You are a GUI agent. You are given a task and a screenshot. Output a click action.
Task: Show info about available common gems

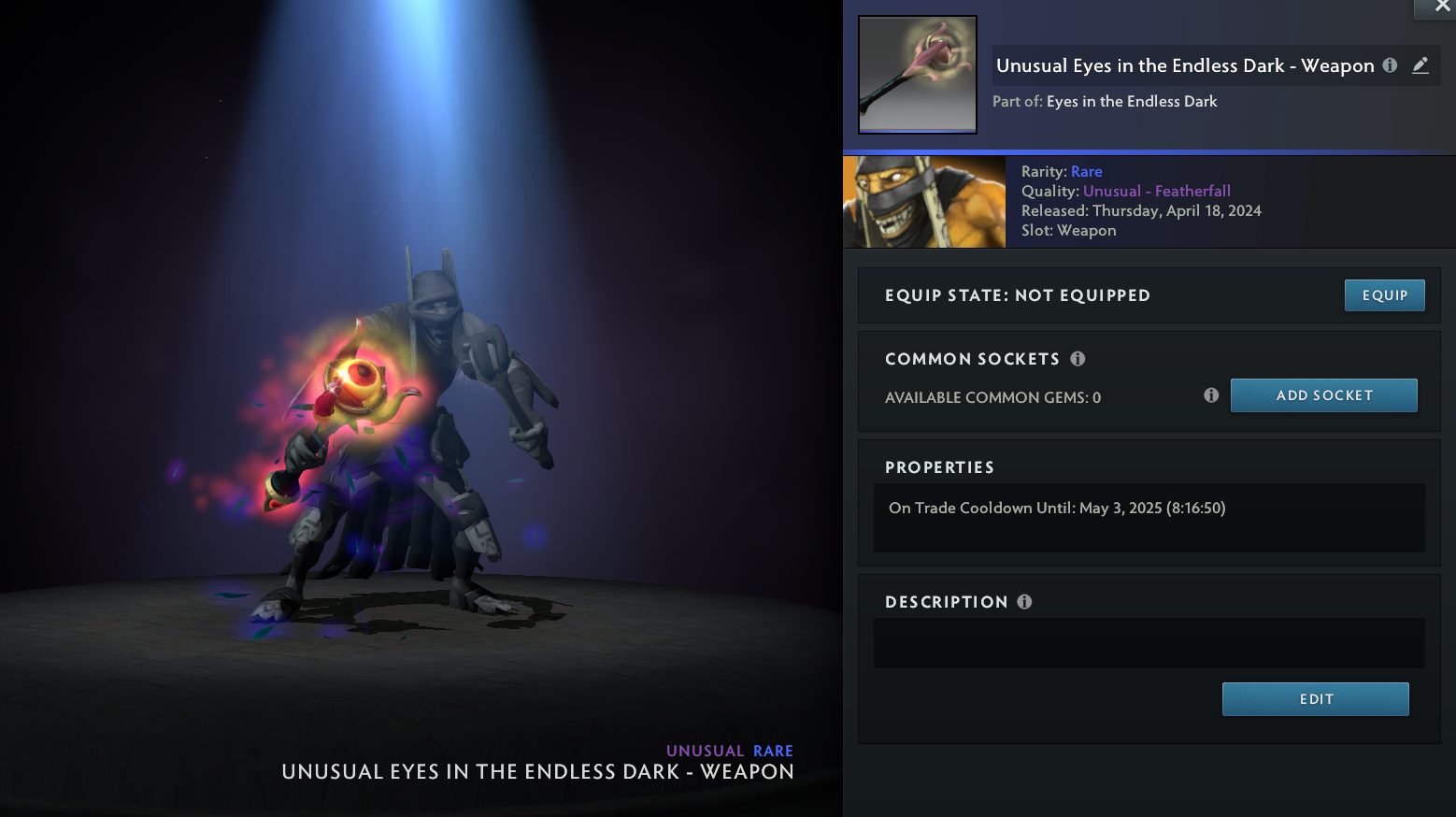click(1211, 395)
